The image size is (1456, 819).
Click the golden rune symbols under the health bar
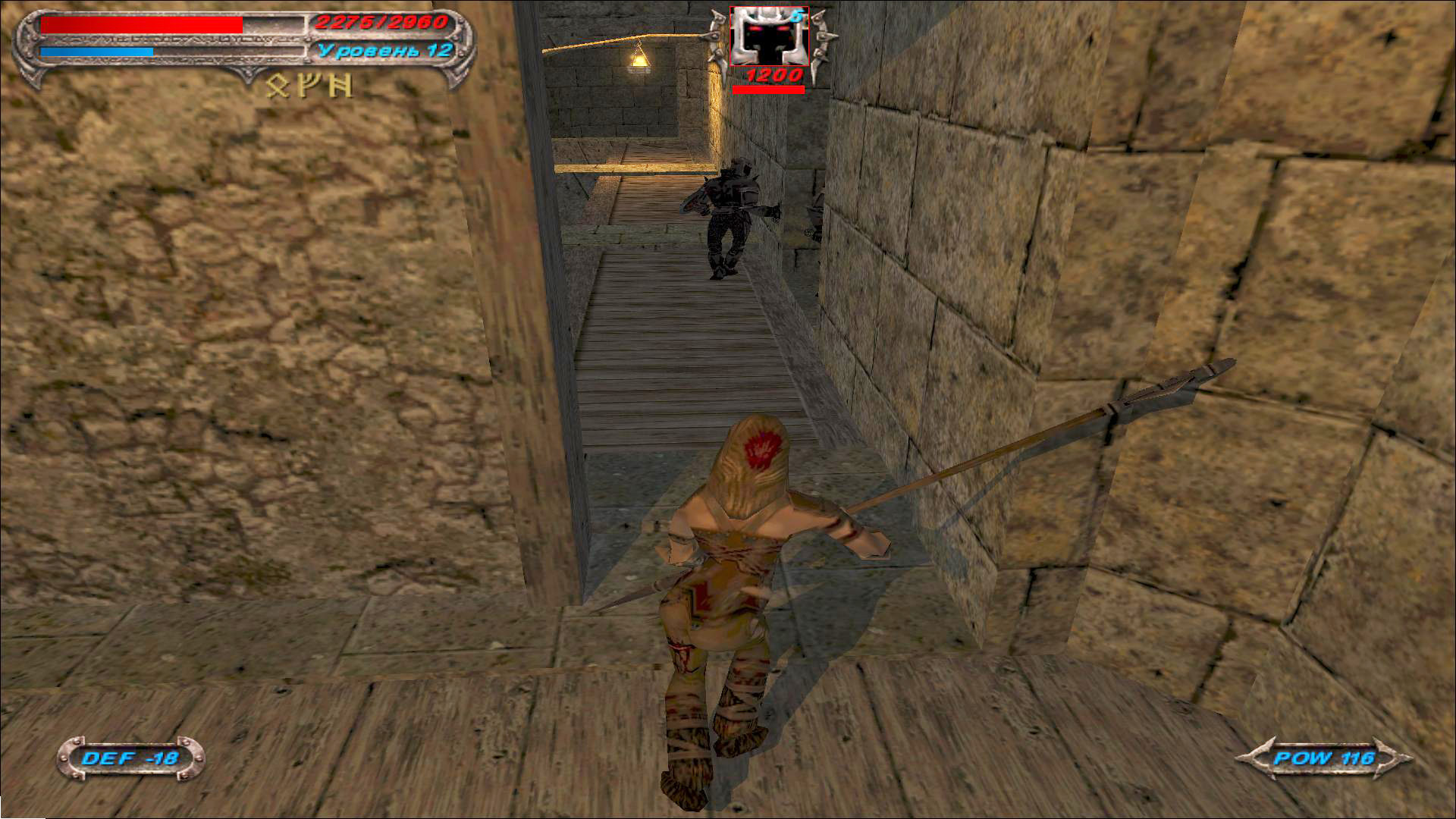[x=309, y=86]
